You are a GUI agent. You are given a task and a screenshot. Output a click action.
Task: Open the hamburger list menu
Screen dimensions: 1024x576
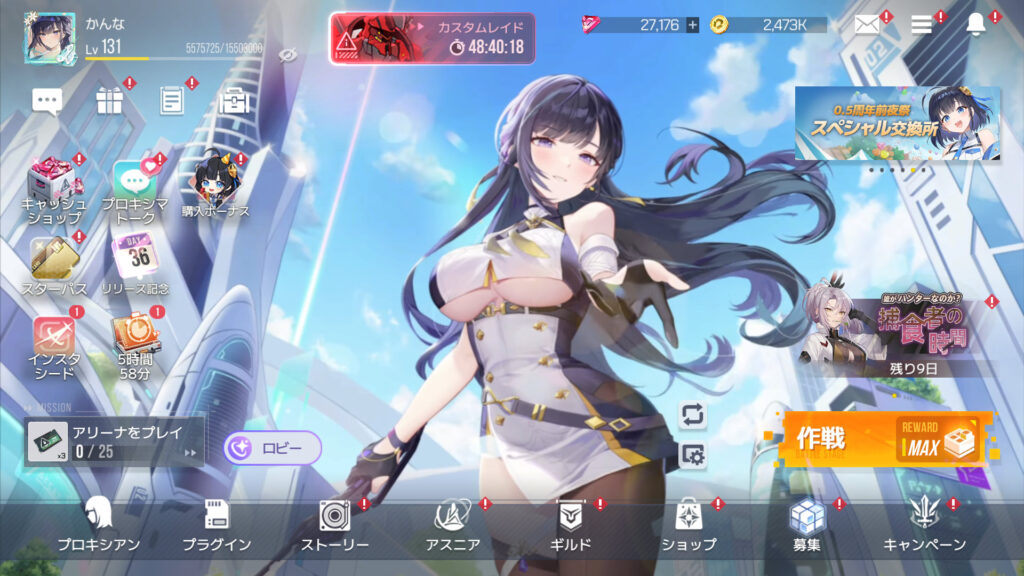[922, 25]
